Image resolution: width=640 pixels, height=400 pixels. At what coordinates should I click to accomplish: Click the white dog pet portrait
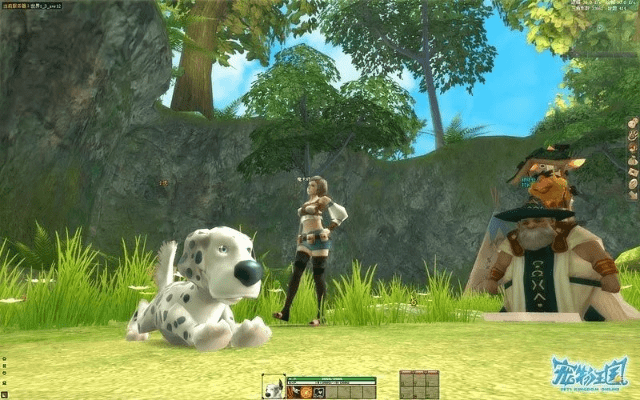[273, 386]
